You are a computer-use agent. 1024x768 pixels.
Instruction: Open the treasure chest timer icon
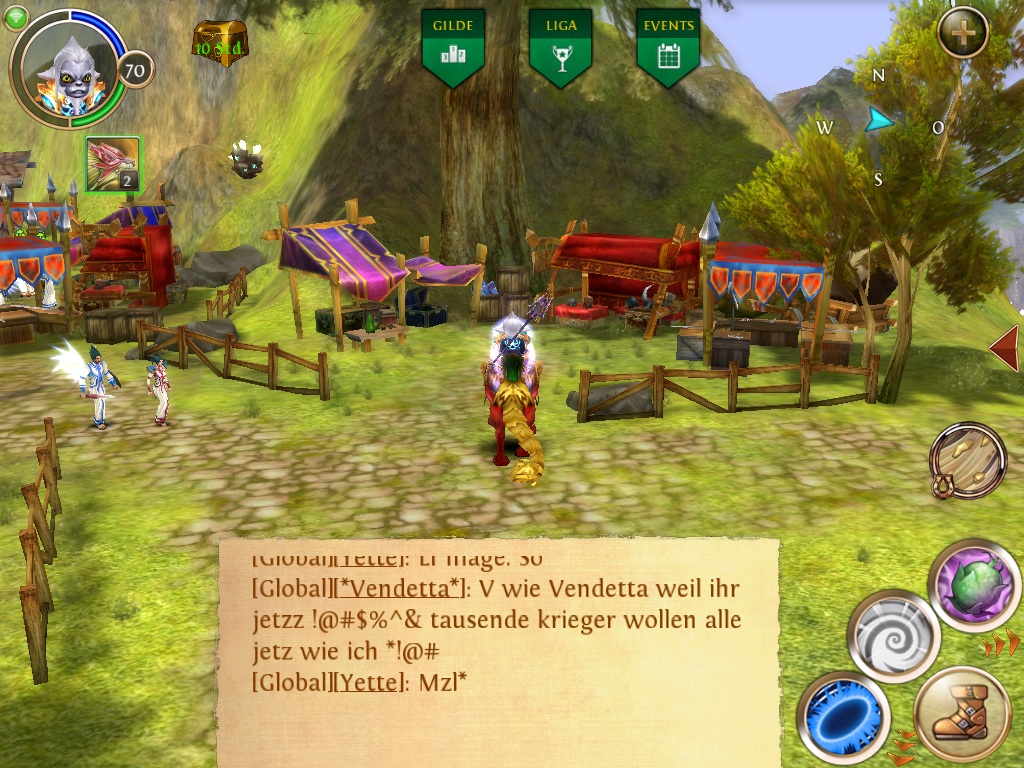click(219, 39)
